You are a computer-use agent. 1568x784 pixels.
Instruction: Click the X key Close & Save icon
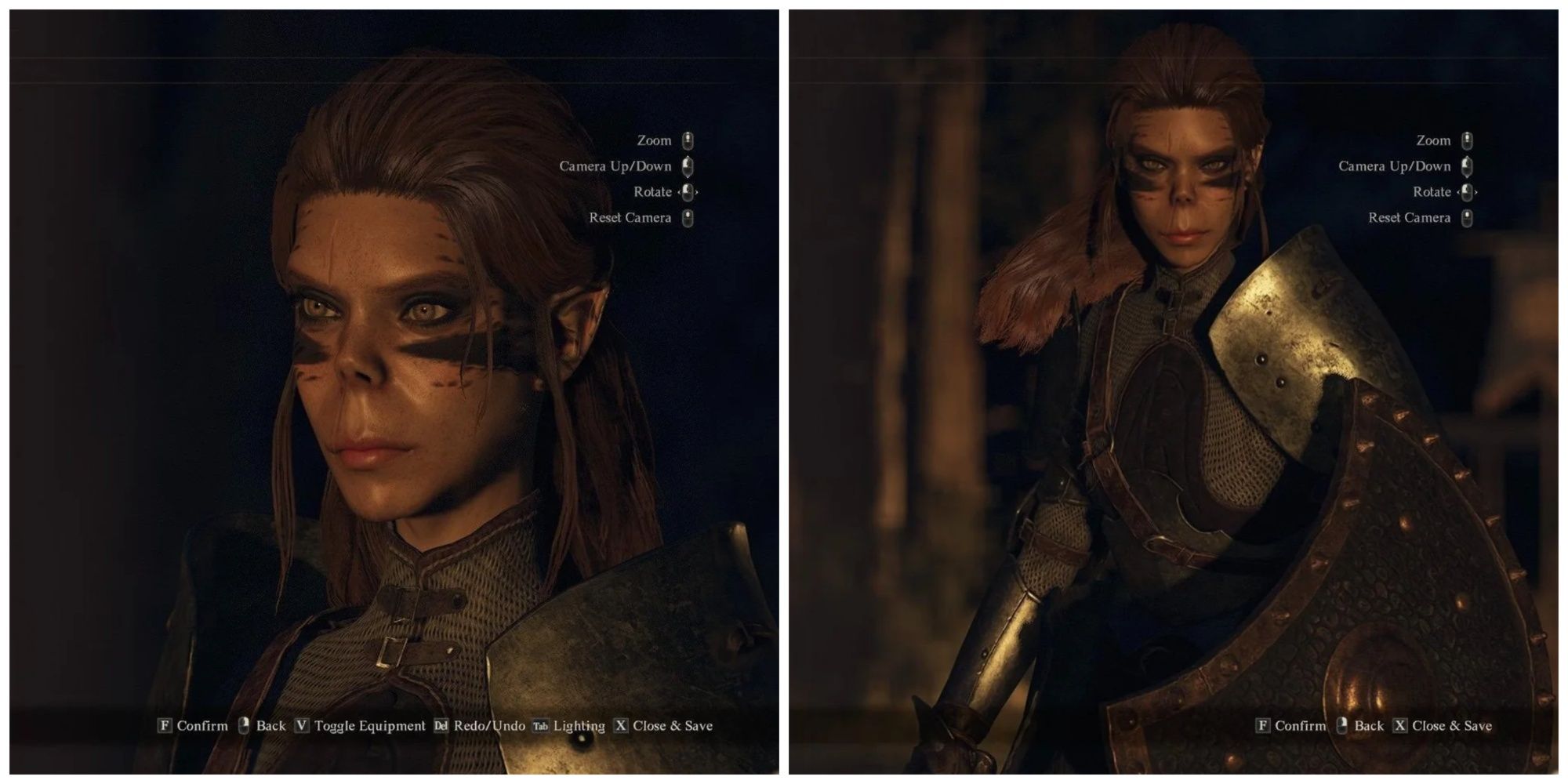point(620,725)
